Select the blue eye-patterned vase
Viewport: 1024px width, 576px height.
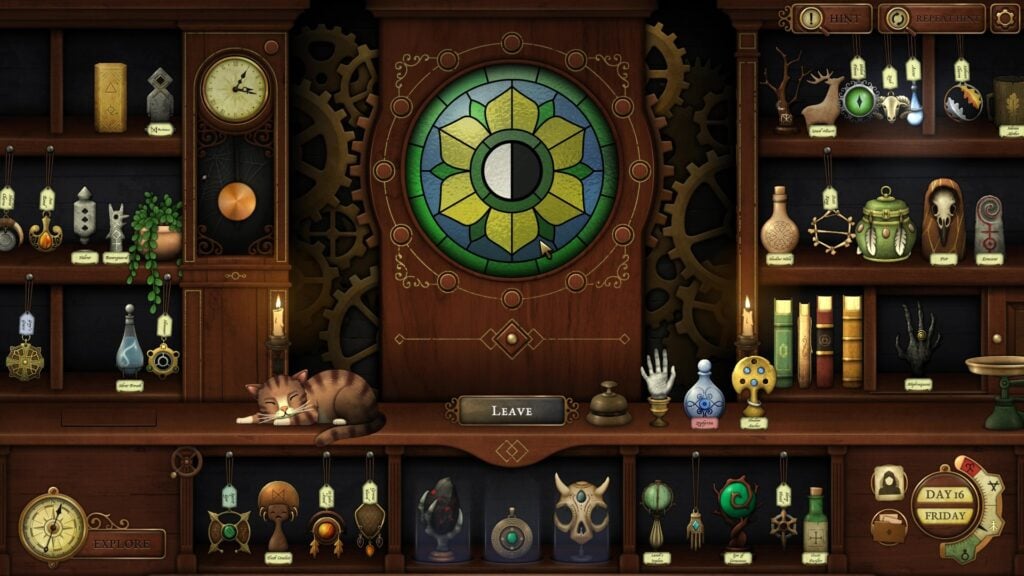[704, 392]
